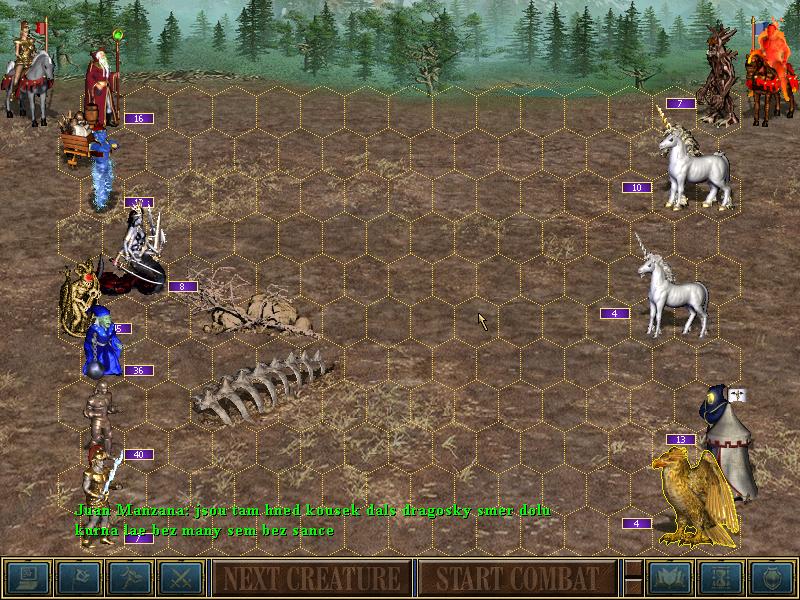Choose the retreat running-figure button
Viewport: 800px width, 600px height.
(x=130, y=578)
